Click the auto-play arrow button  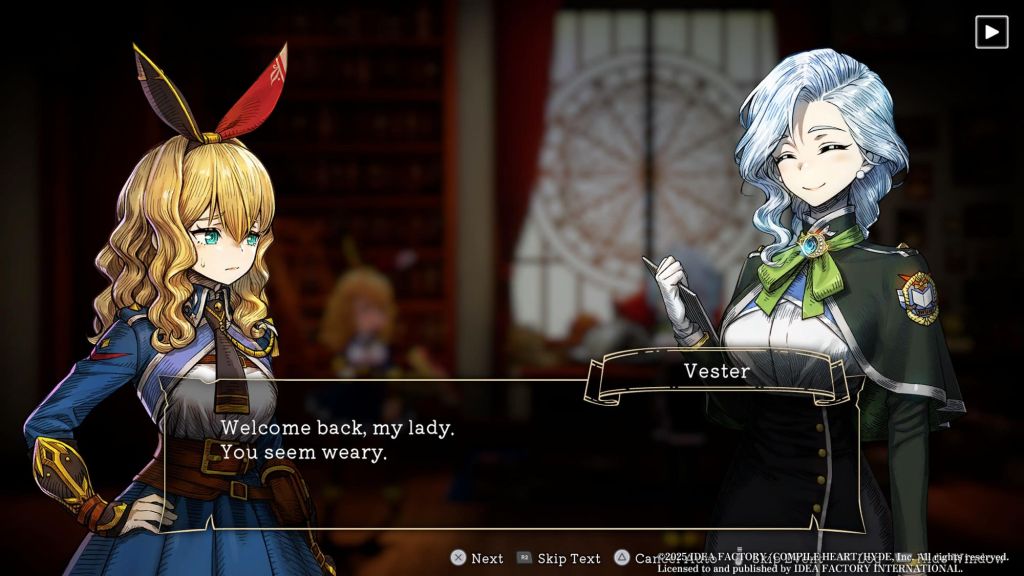(991, 32)
